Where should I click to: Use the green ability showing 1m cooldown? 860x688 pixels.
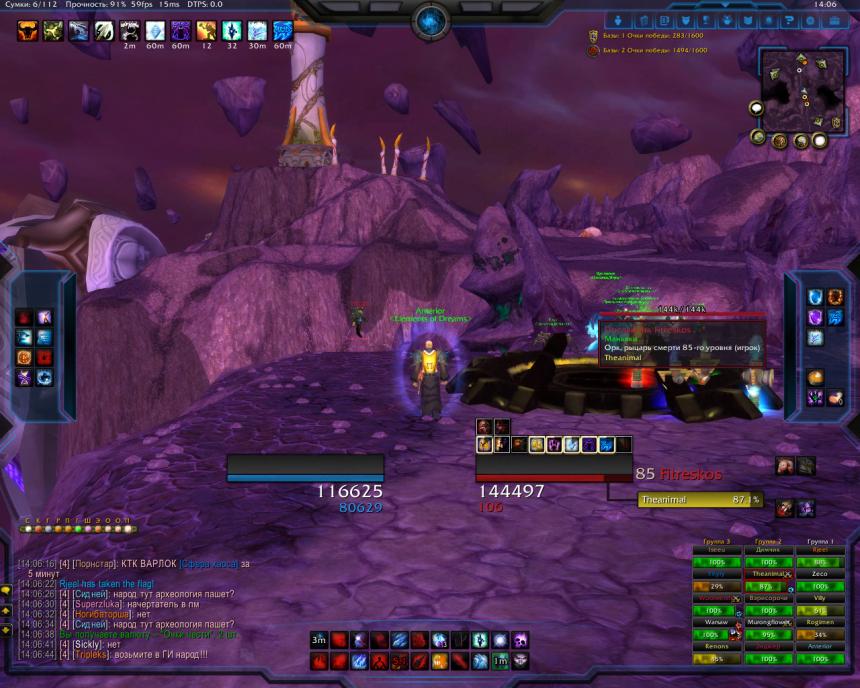[x=500, y=661]
